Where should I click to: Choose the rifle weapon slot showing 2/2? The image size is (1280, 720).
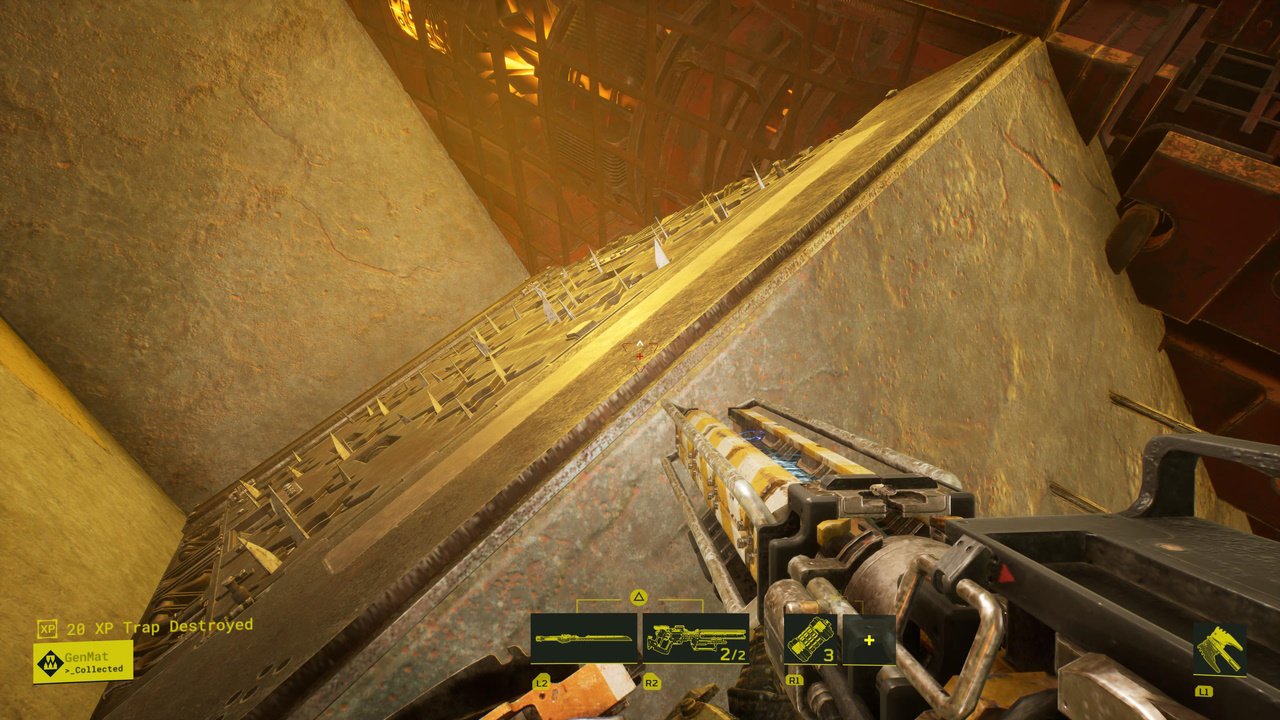(x=696, y=639)
